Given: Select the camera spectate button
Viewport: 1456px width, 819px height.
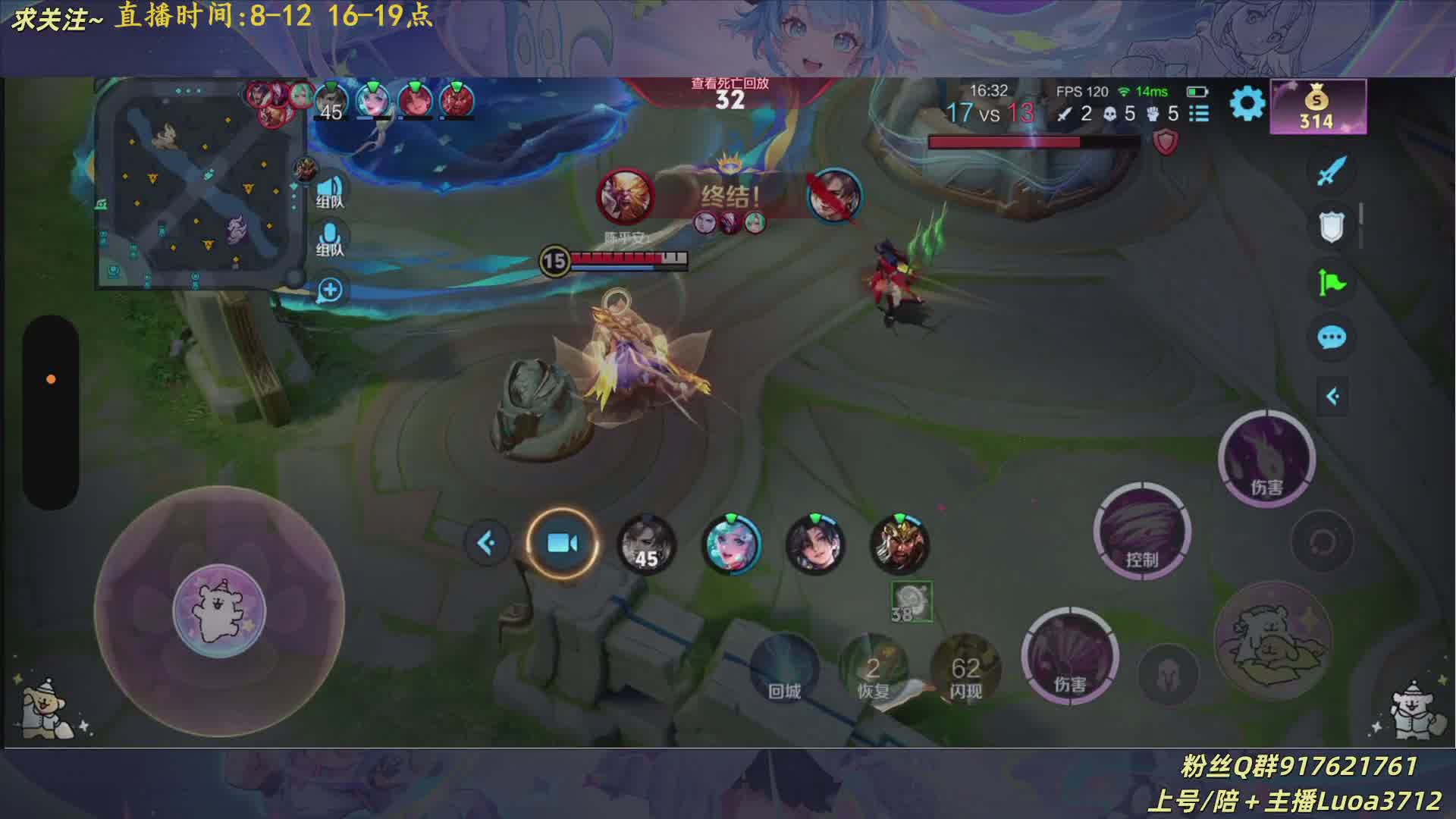Looking at the screenshot, I should click(562, 543).
